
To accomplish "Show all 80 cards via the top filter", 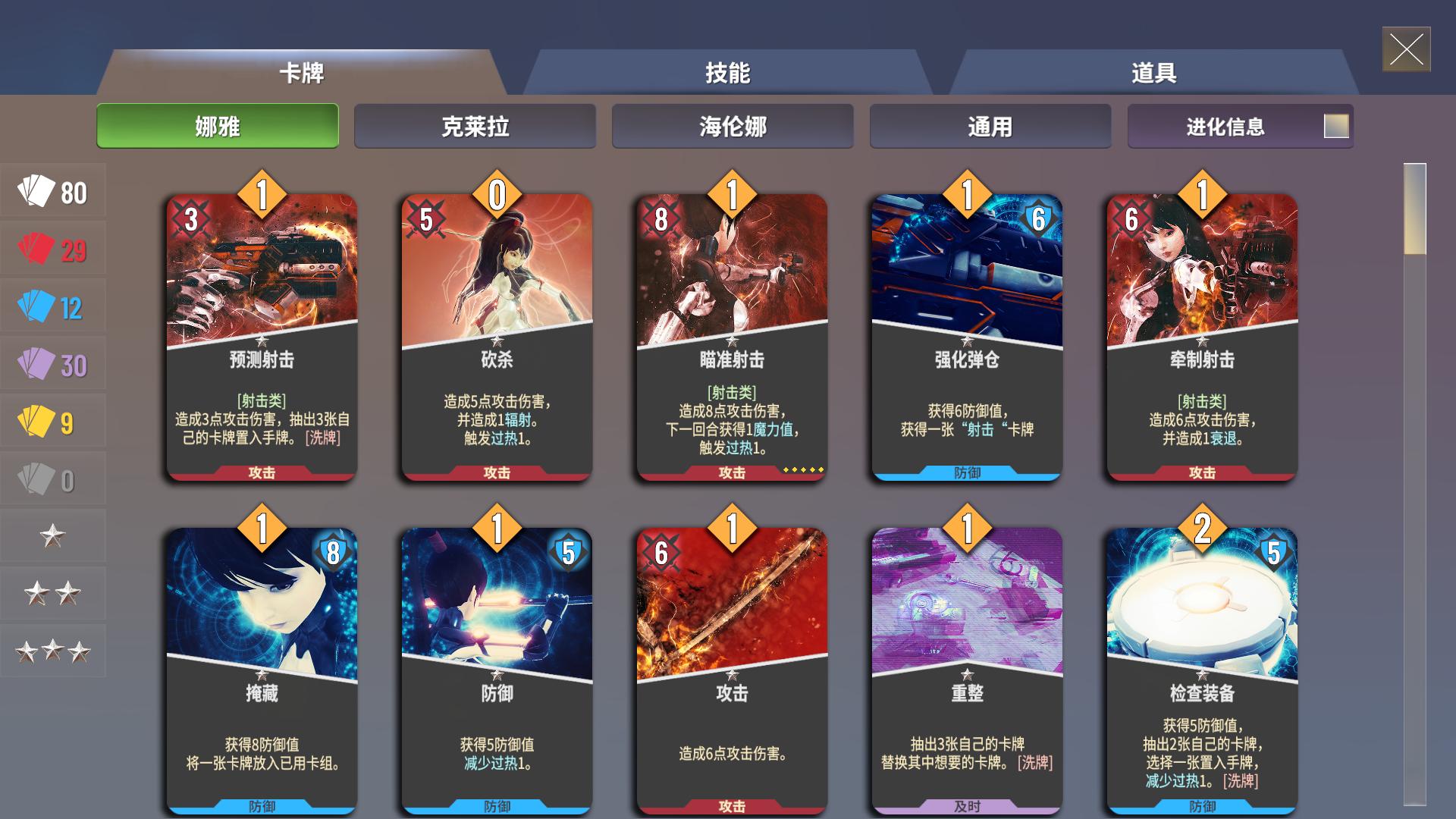I will coord(53,191).
